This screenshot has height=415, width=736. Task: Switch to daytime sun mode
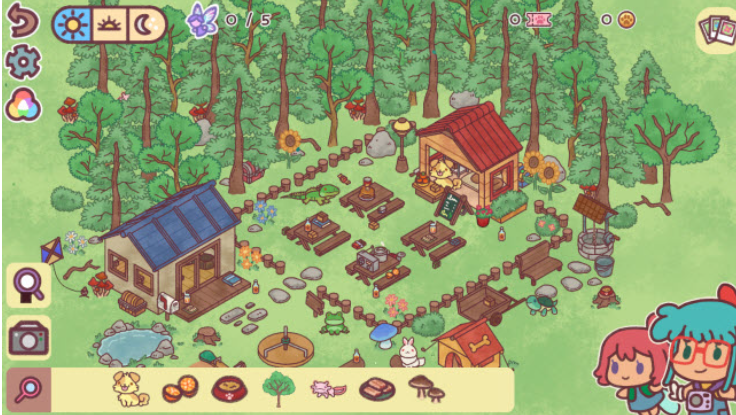coord(75,24)
